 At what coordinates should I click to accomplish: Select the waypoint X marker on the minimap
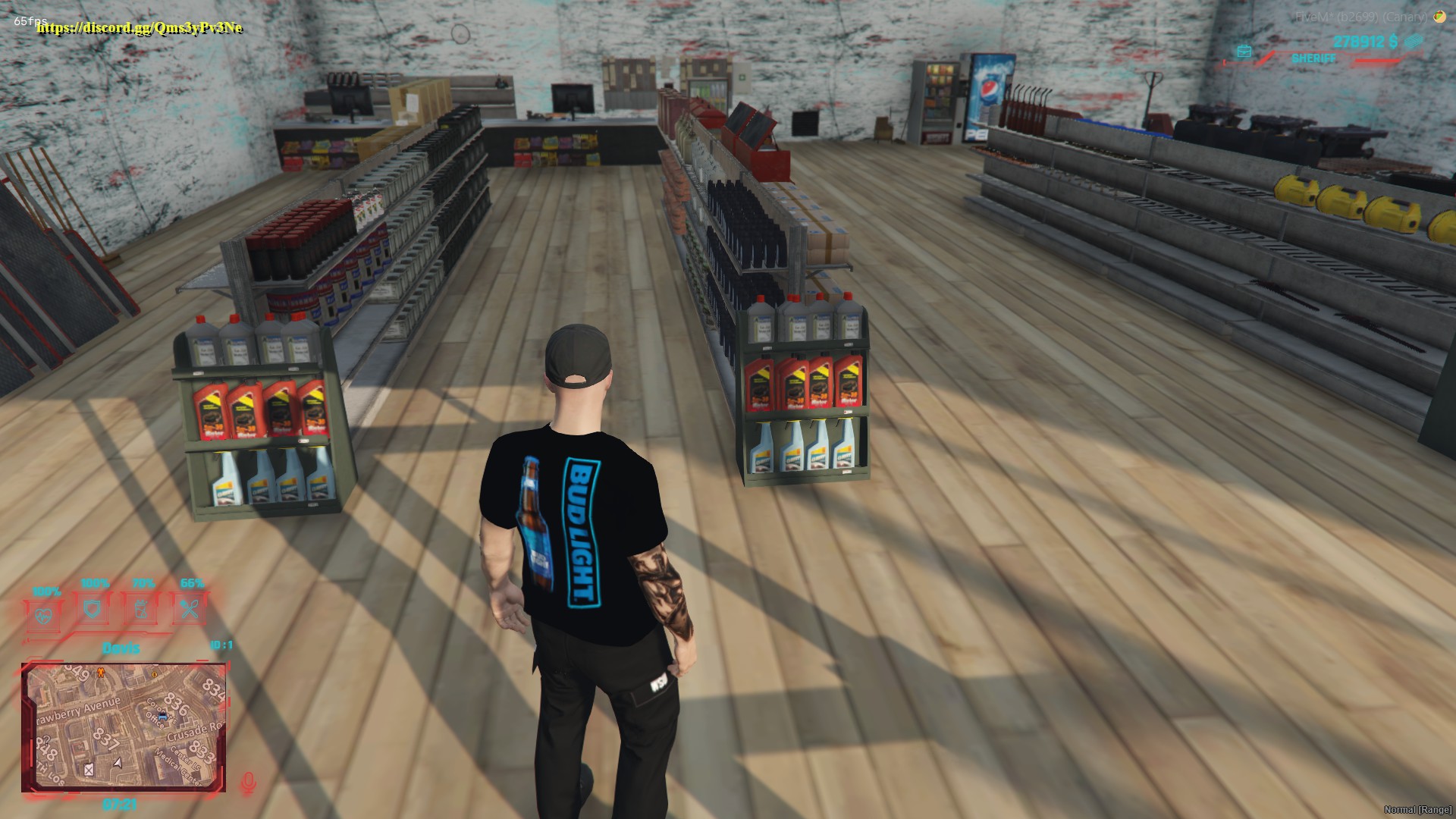(x=89, y=770)
